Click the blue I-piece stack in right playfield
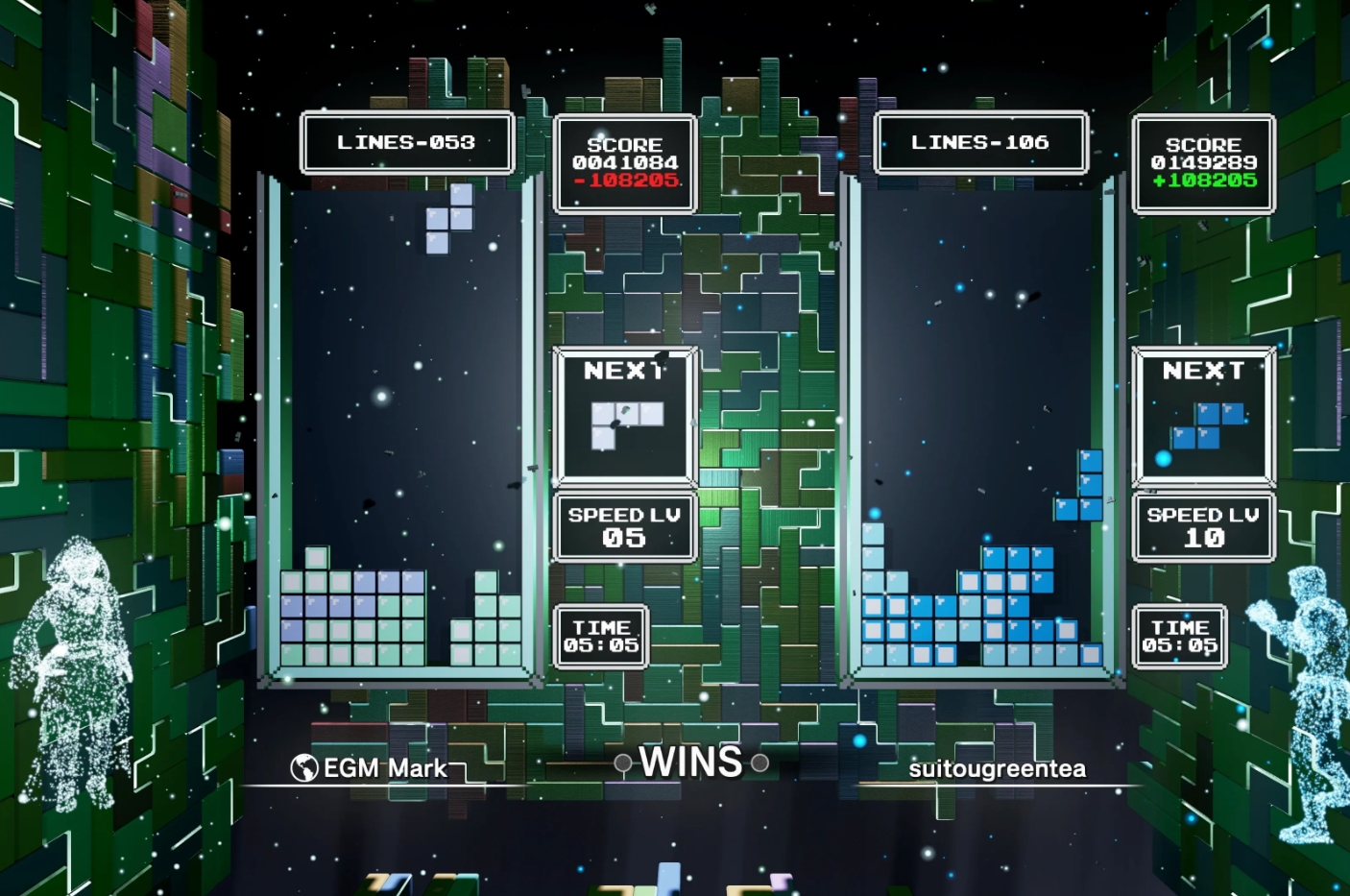Screen dimensions: 1350x896 tap(1090, 480)
